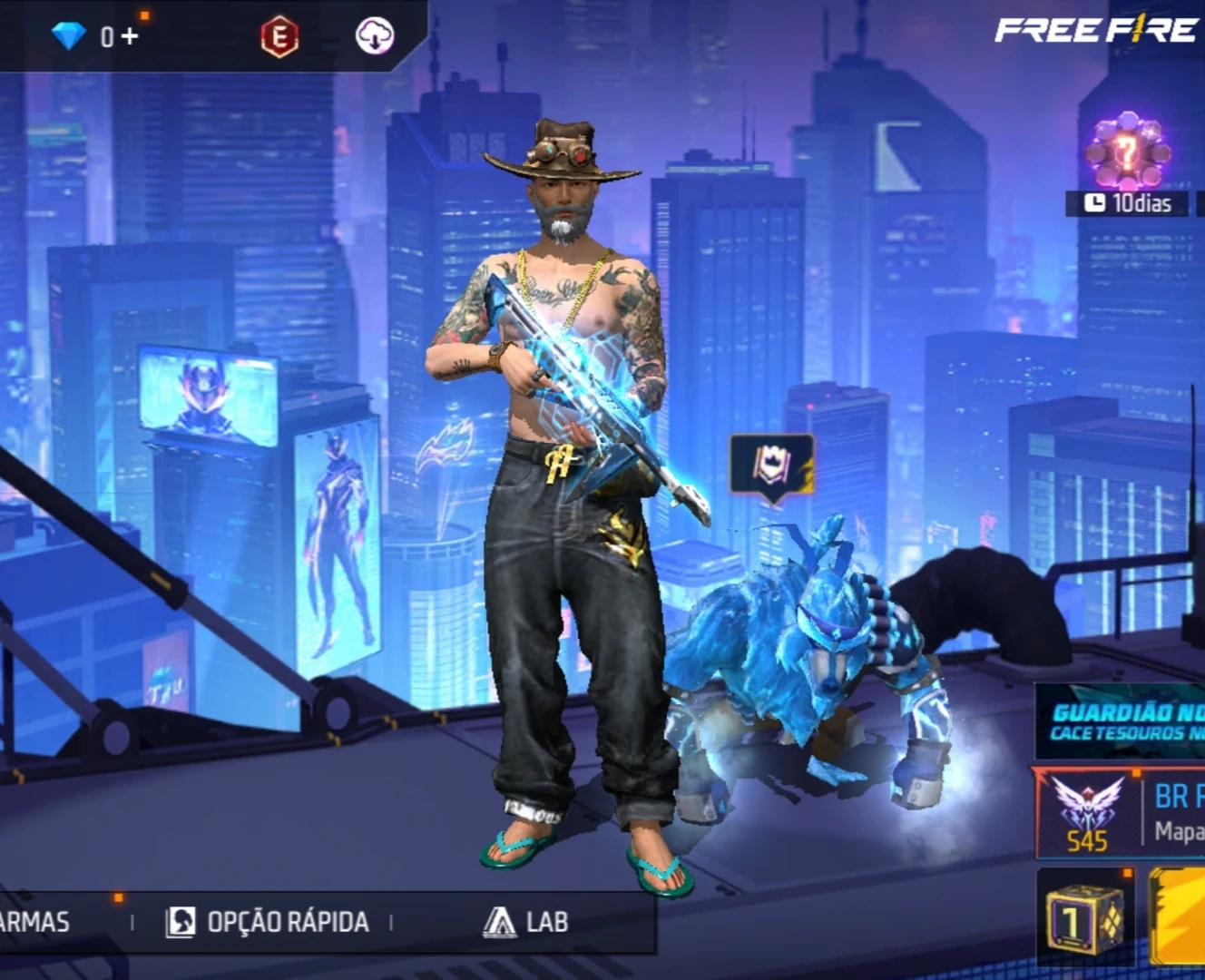This screenshot has height=980, width=1205.
Task: Select the loot crate labeled 1
Action: pyautogui.click(x=1085, y=921)
